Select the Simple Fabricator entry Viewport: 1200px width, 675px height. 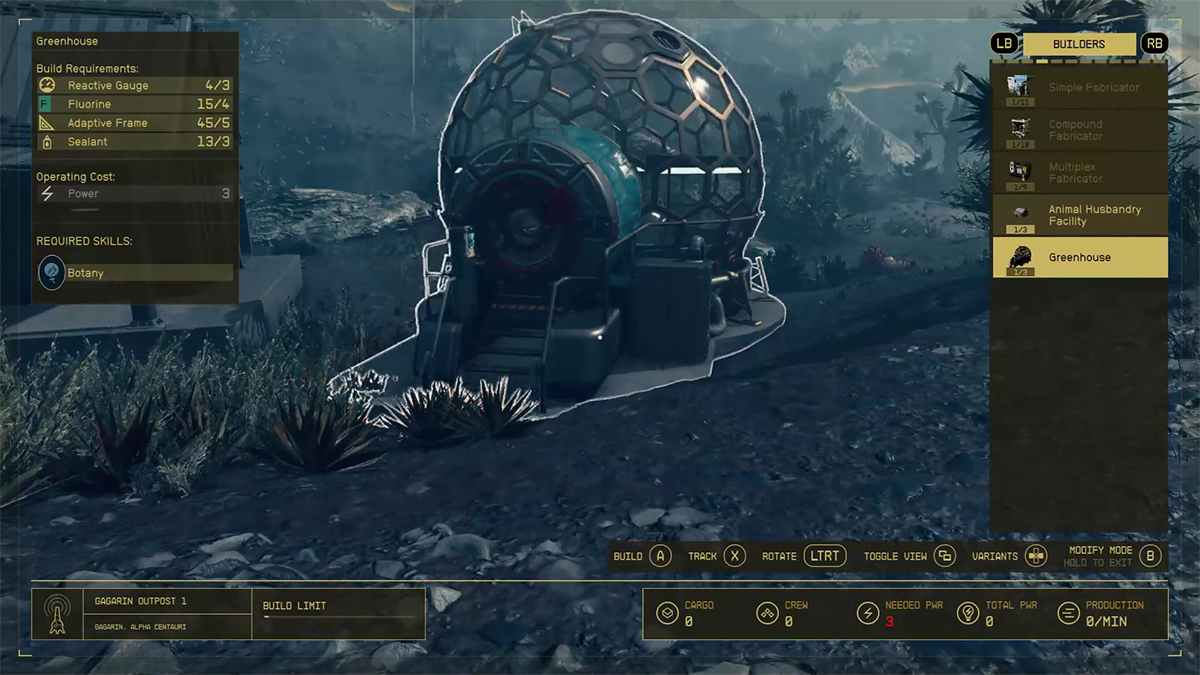(1079, 88)
